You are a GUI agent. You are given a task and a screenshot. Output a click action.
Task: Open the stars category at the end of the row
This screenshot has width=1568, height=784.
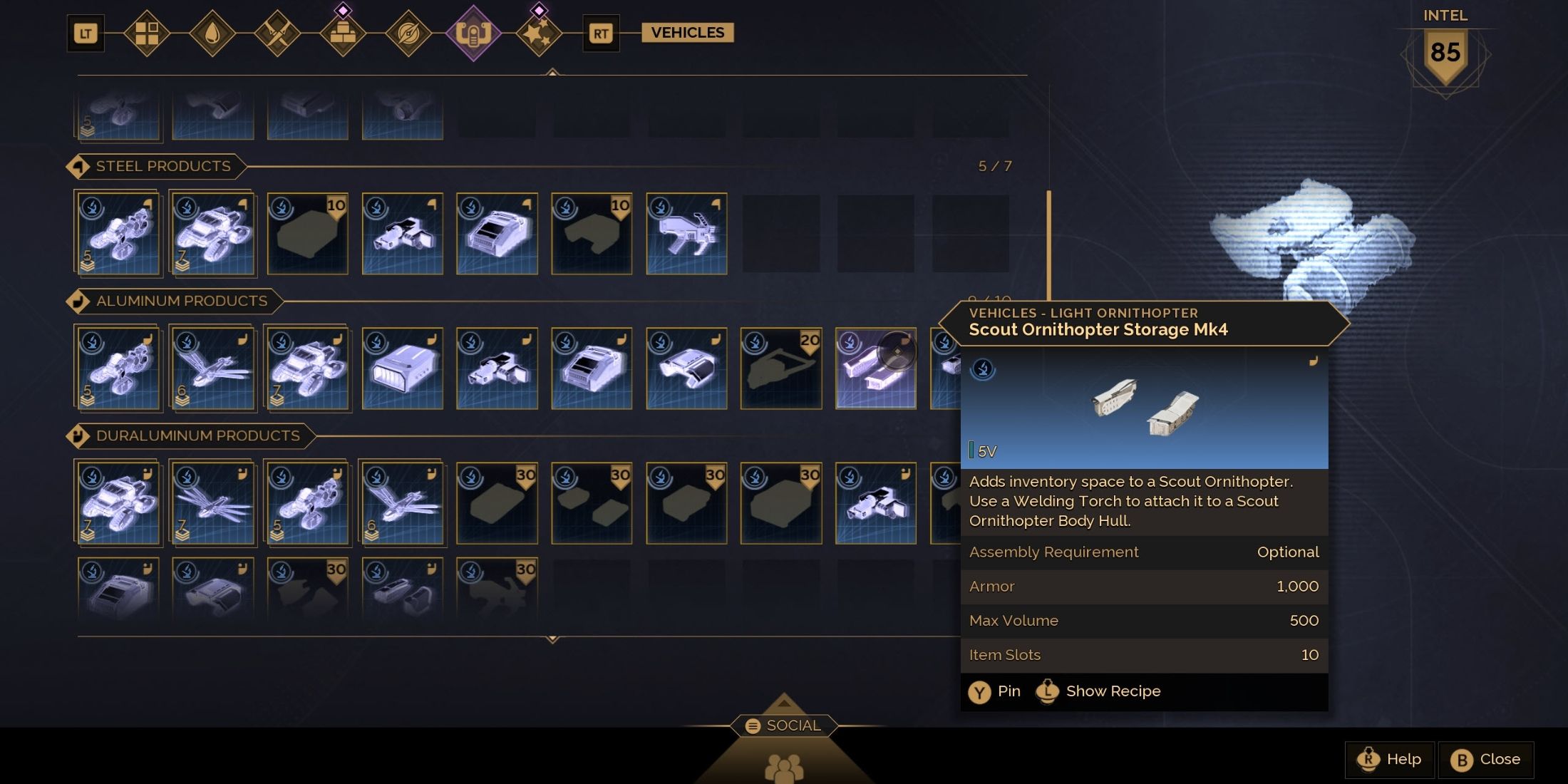pos(540,31)
